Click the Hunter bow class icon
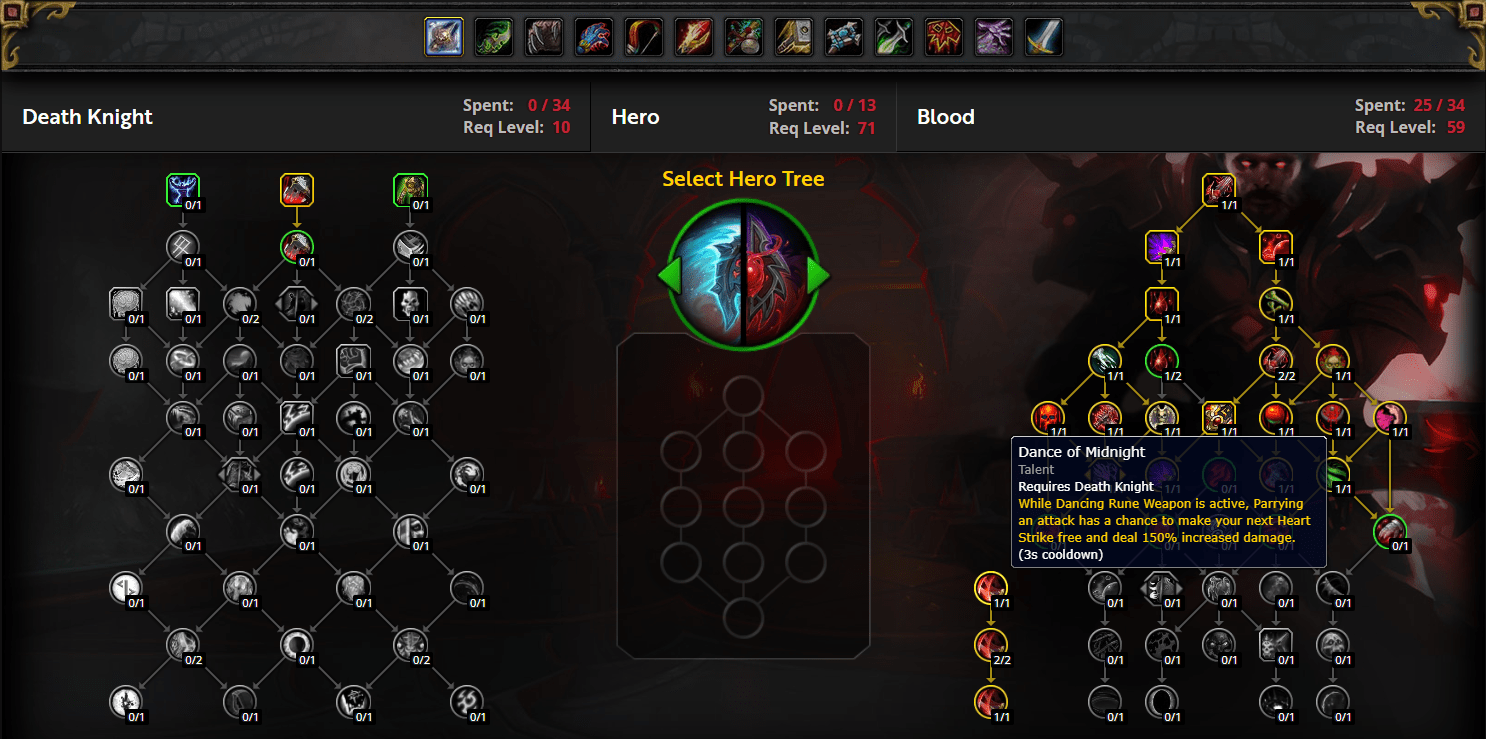 [643, 37]
